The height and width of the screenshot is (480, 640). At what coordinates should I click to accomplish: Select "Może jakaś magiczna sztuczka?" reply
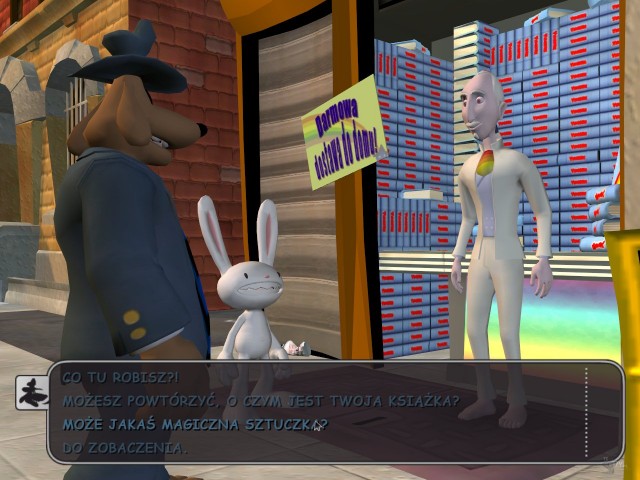(x=194, y=424)
